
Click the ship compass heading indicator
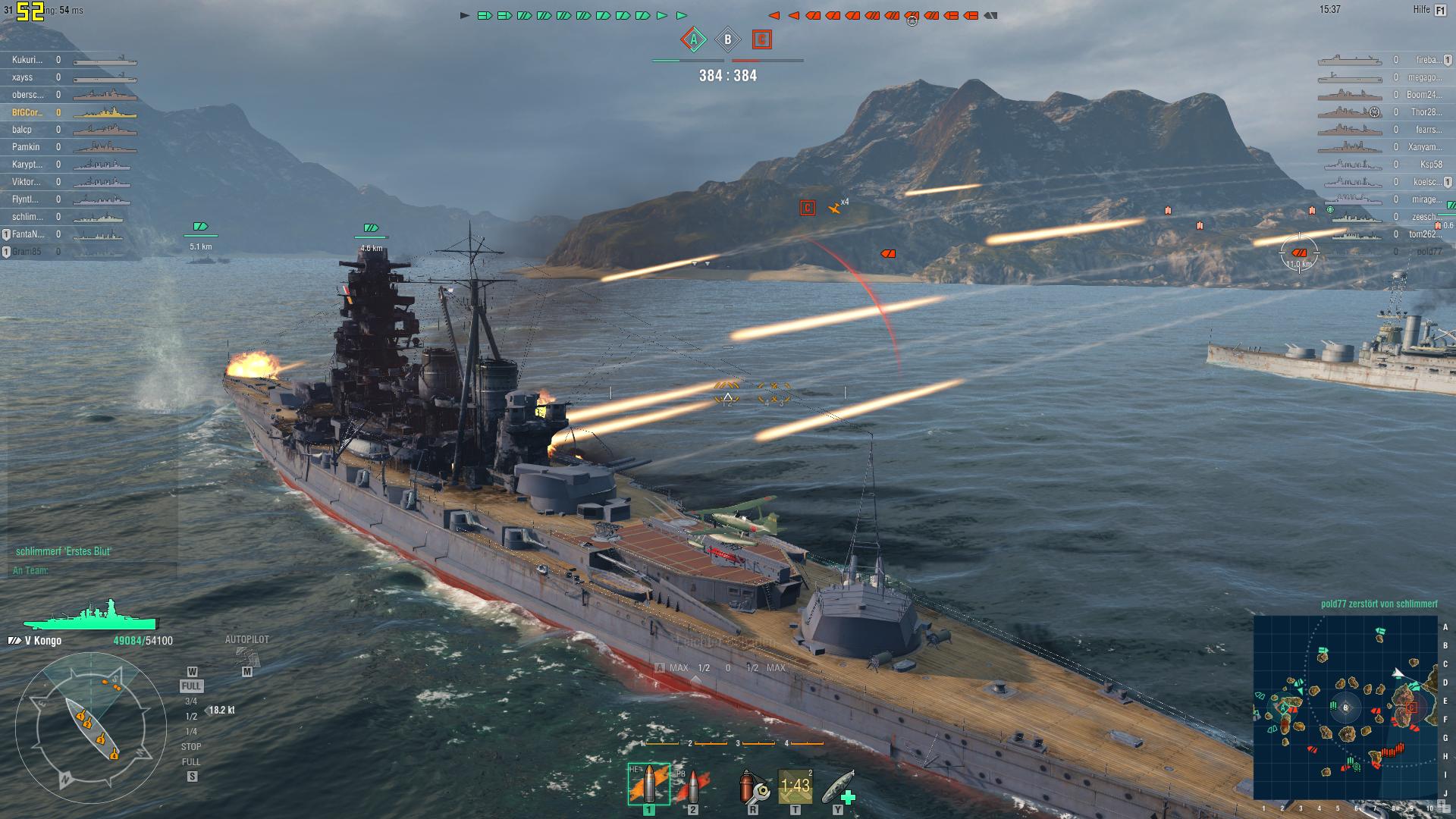[91, 730]
